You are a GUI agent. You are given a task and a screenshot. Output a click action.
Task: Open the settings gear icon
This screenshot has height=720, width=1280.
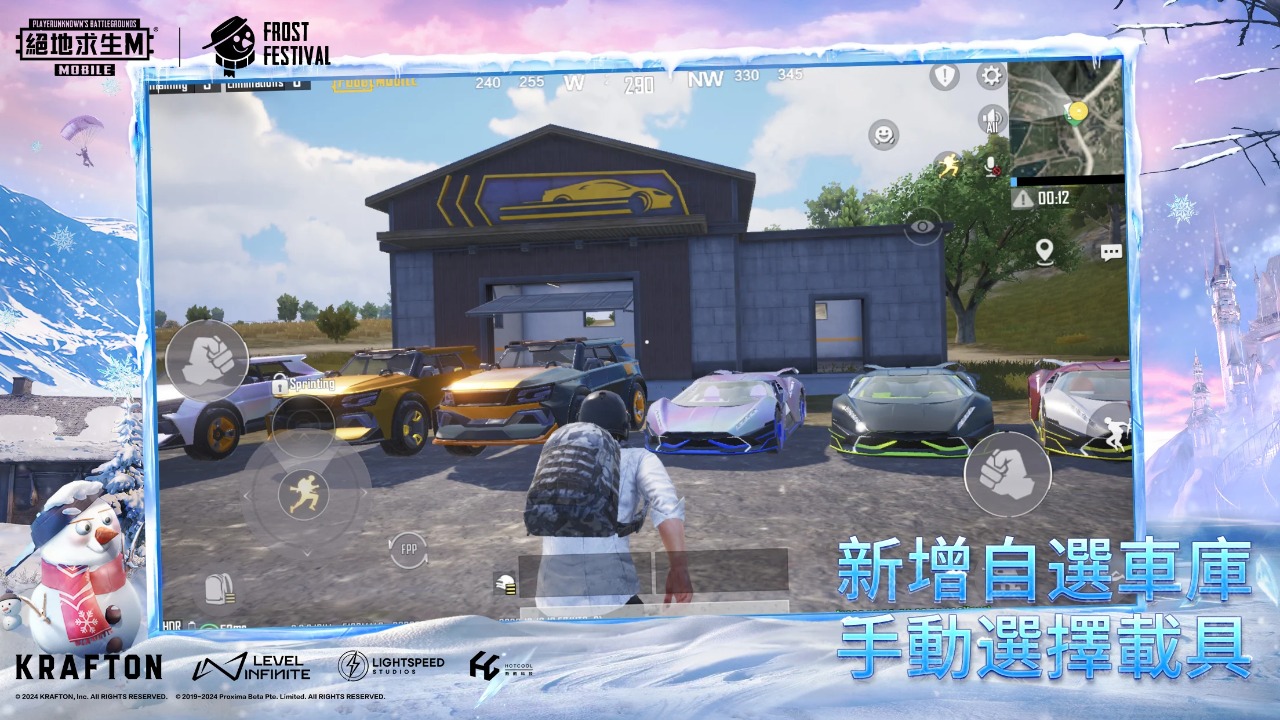pyautogui.click(x=991, y=76)
